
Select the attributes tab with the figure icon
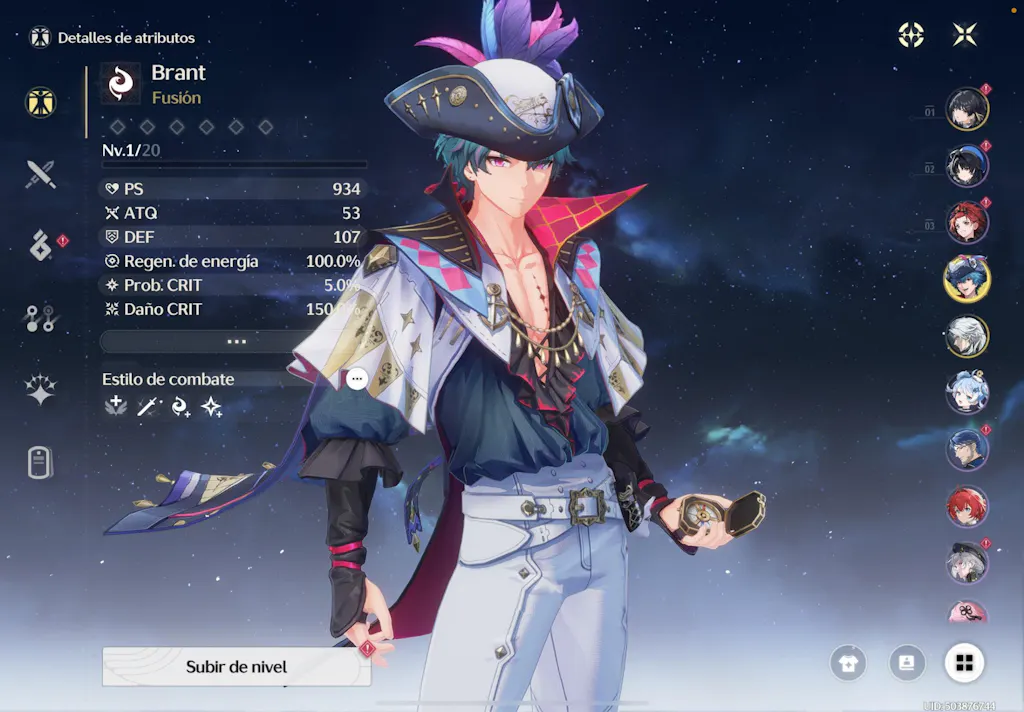click(41, 102)
